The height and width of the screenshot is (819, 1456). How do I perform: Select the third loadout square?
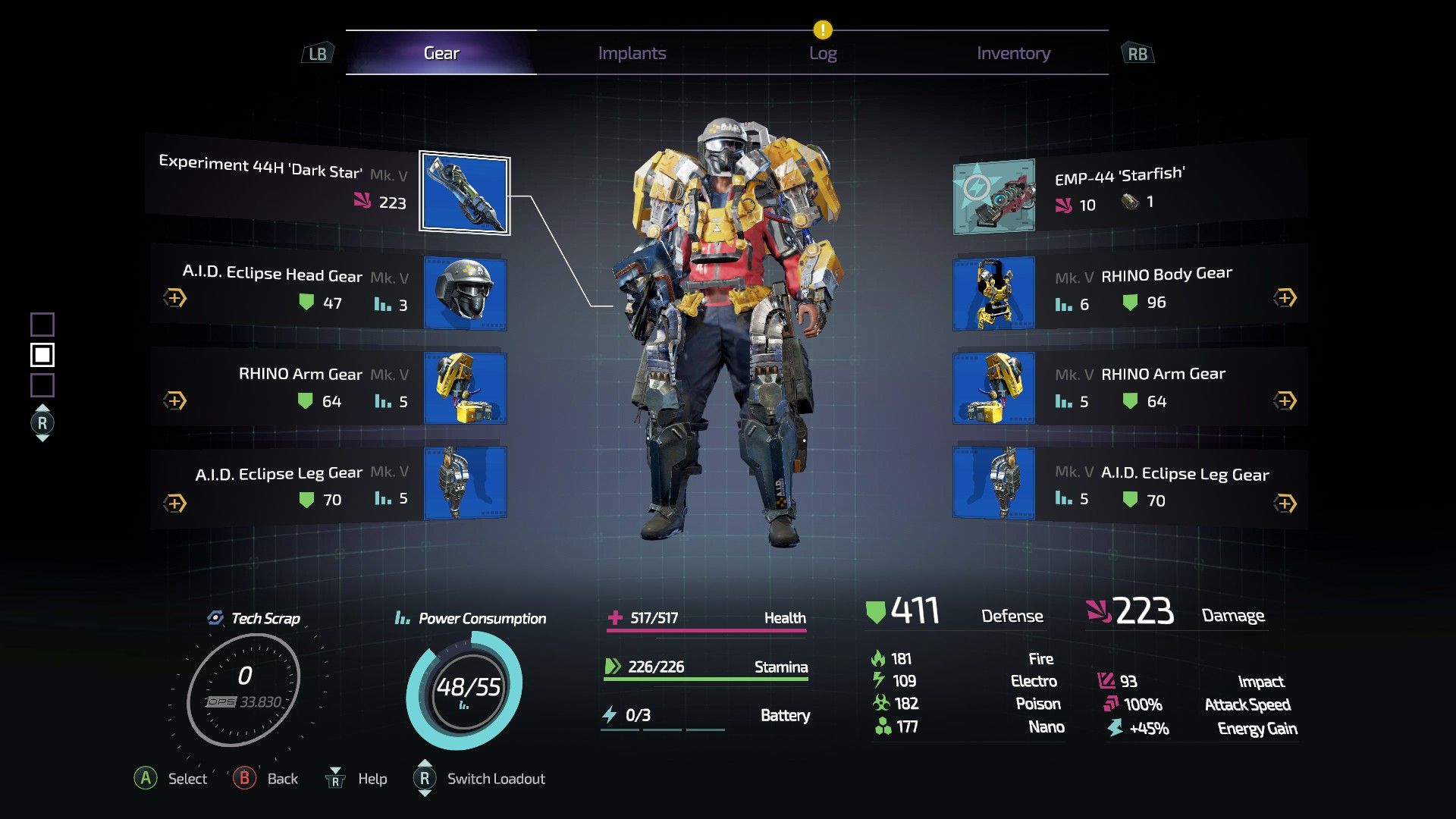point(42,385)
